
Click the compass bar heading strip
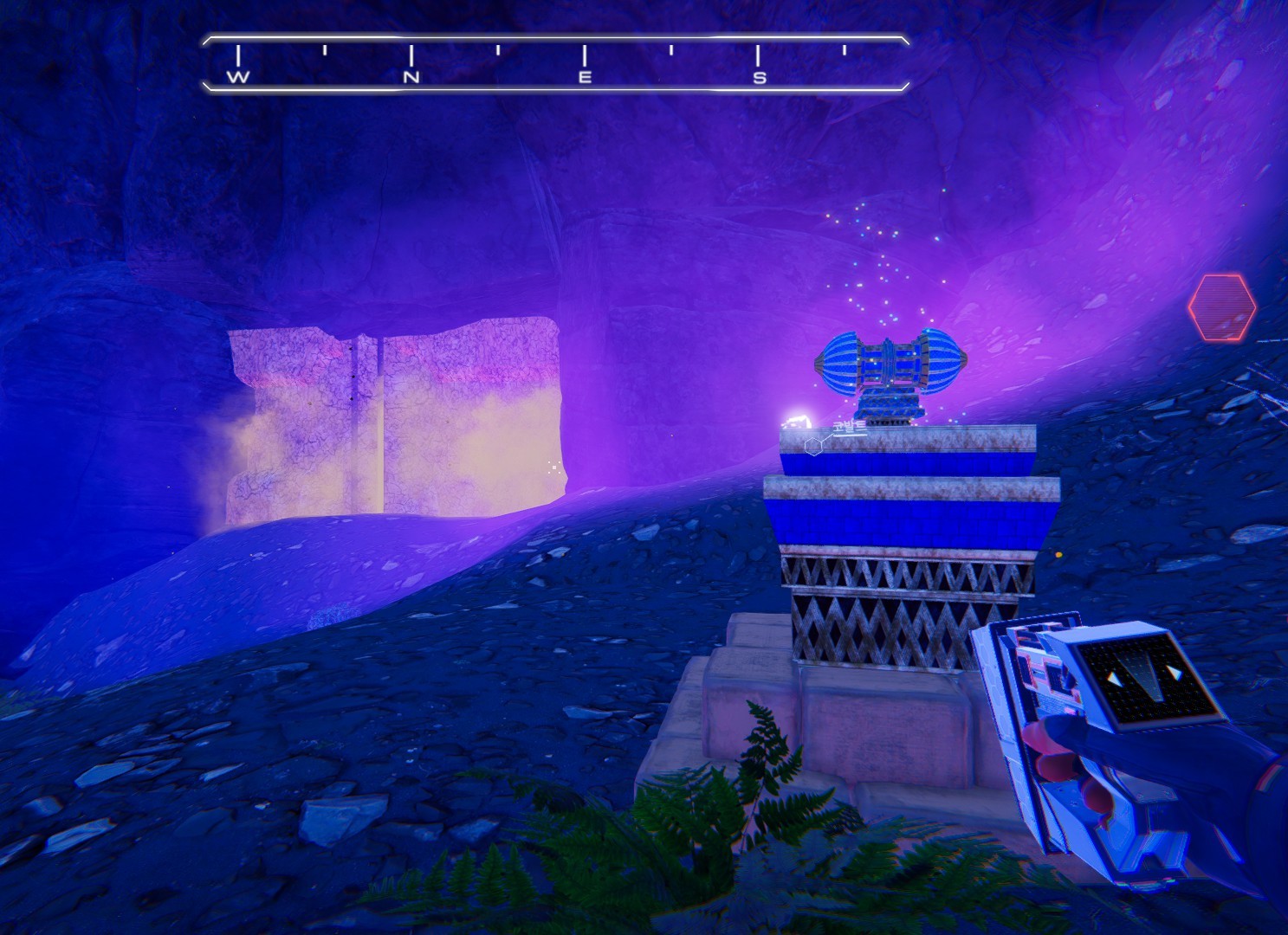(555, 63)
